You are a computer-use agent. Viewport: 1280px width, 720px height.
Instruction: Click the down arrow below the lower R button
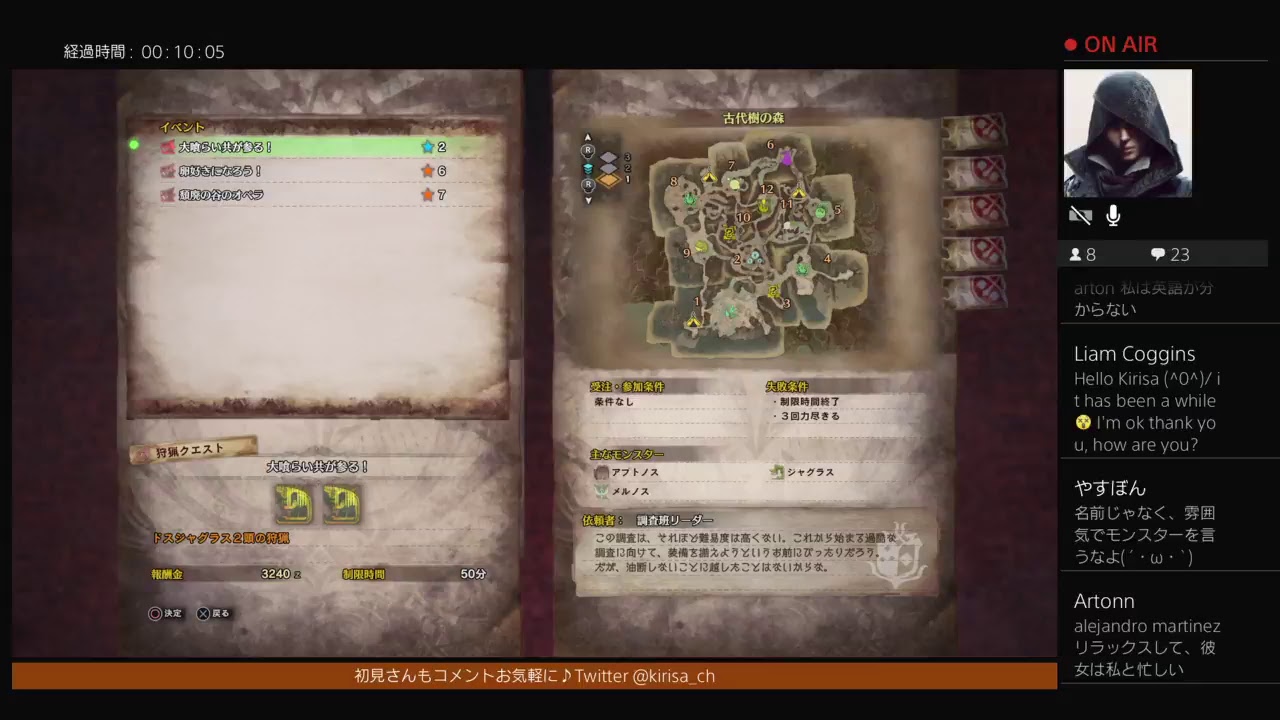[x=587, y=200]
